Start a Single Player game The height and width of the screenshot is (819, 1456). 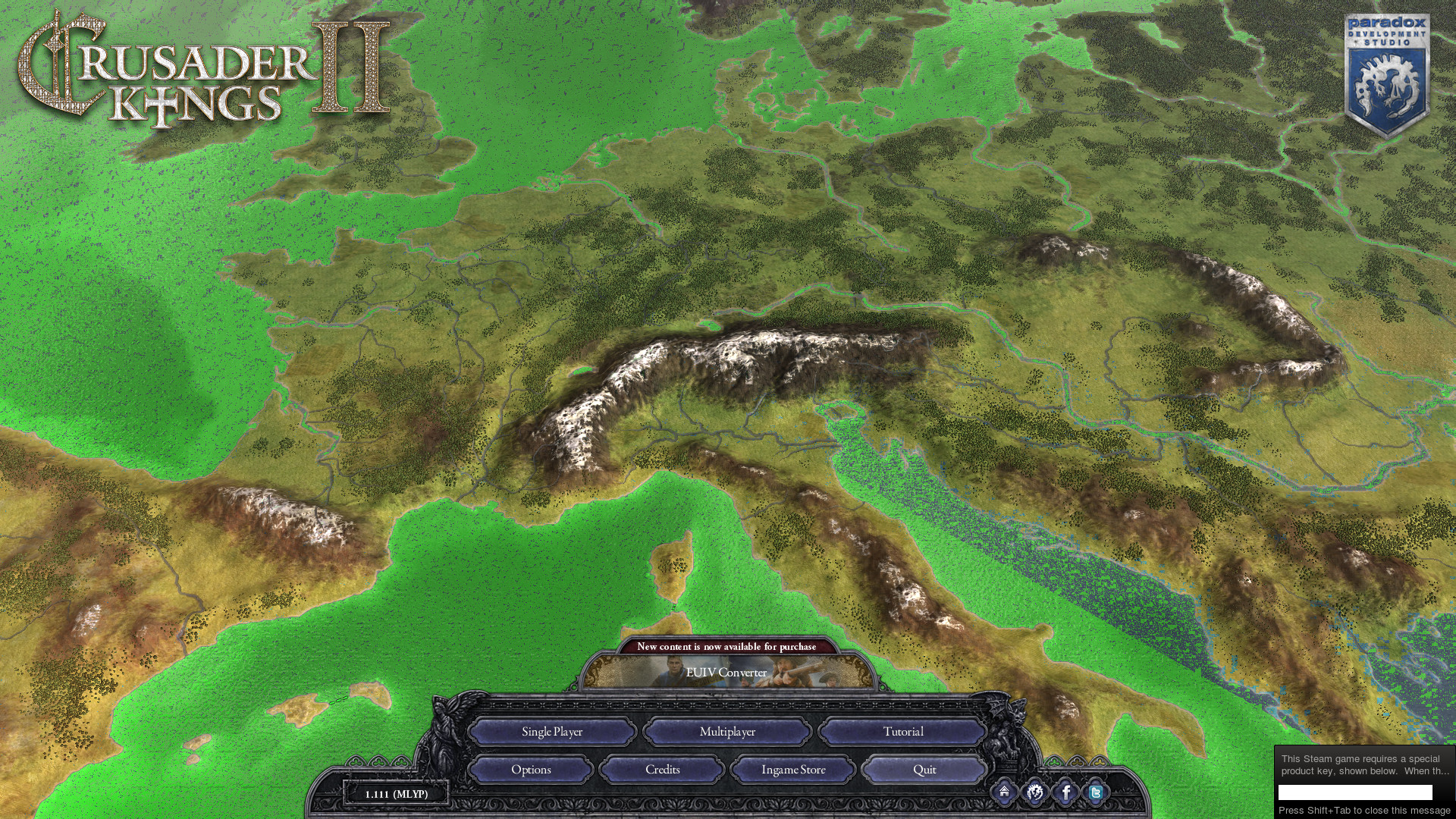[x=552, y=732]
